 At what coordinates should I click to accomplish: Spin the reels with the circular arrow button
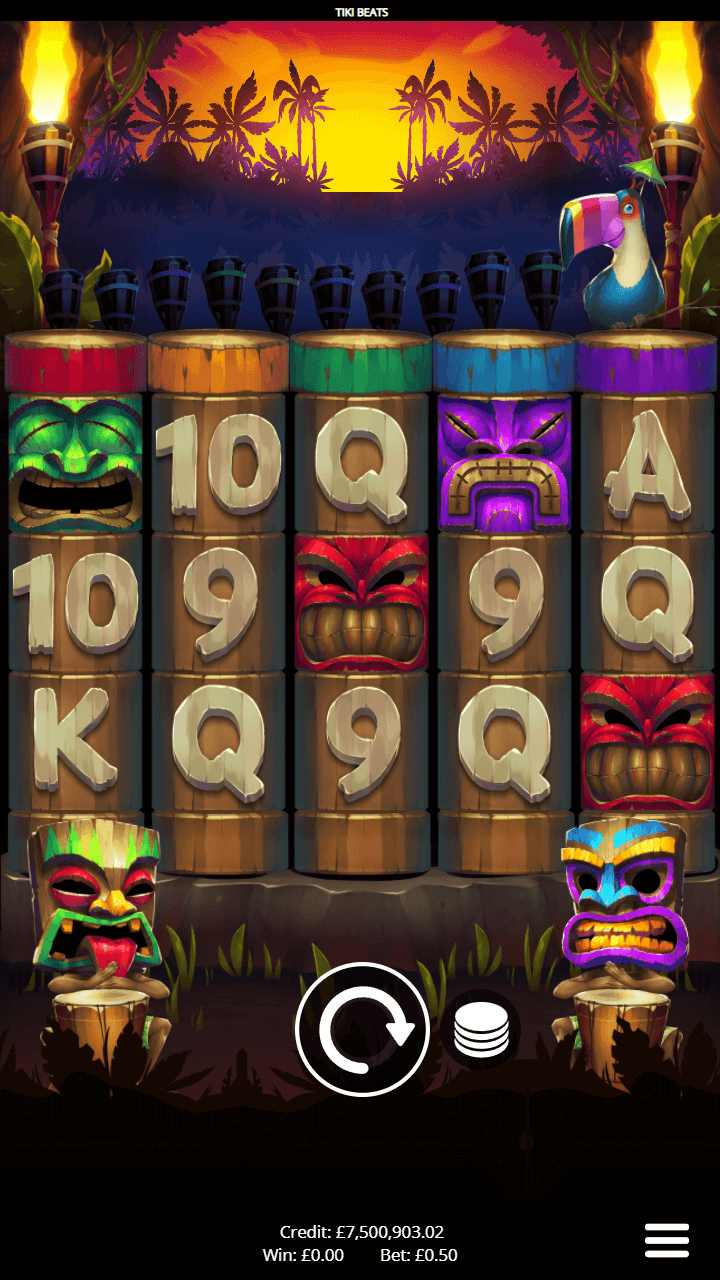click(x=362, y=1030)
